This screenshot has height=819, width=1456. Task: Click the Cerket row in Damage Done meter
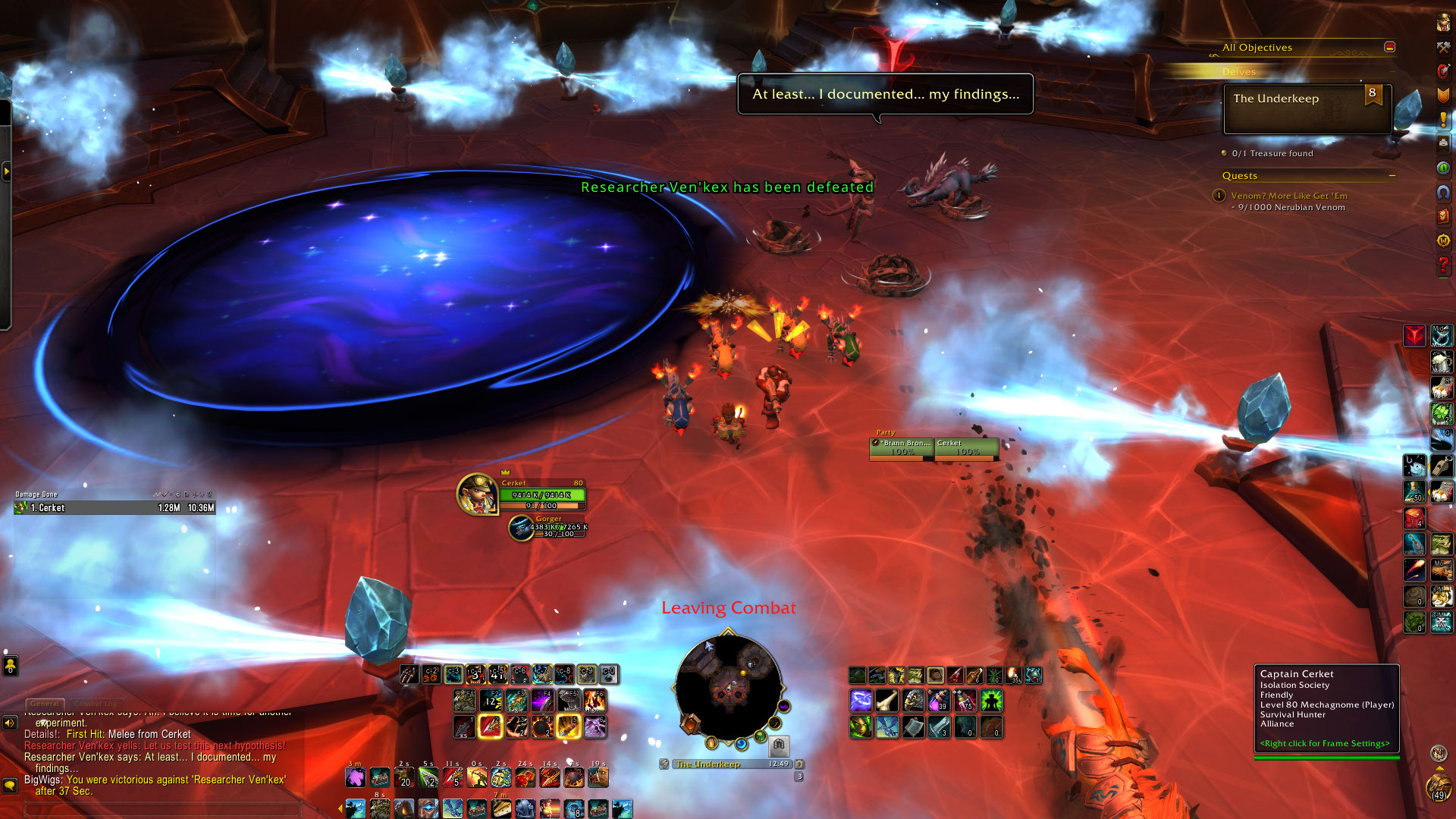click(115, 508)
